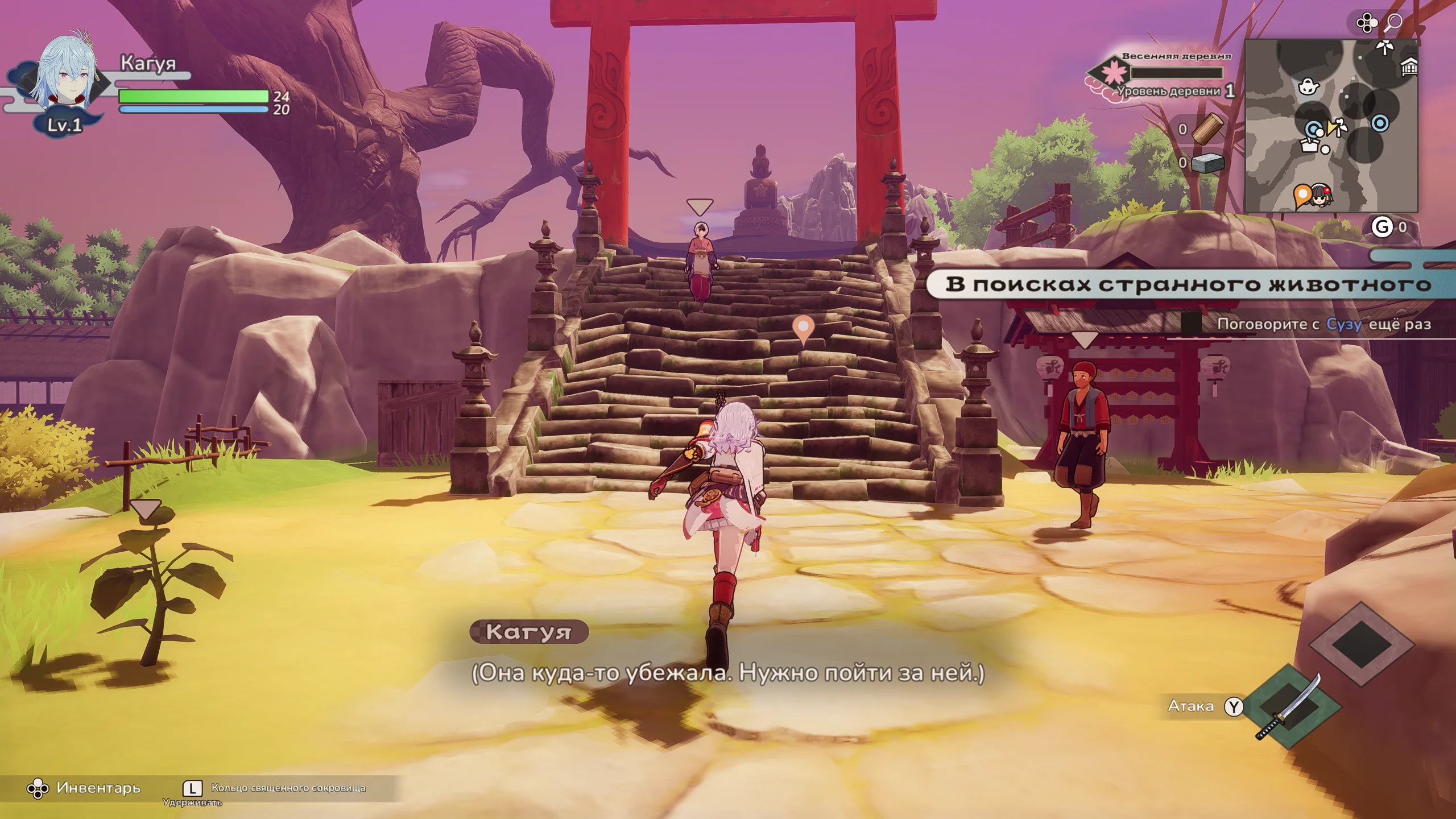Screen dimensions: 1456x819
Task: Click the gold G currency icon
Action: (1381, 227)
